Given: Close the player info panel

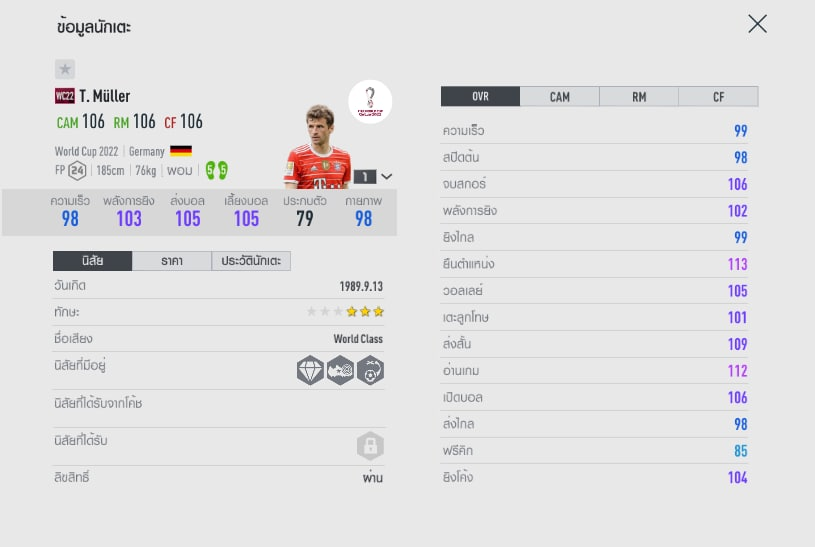Looking at the screenshot, I should (757, 24).
